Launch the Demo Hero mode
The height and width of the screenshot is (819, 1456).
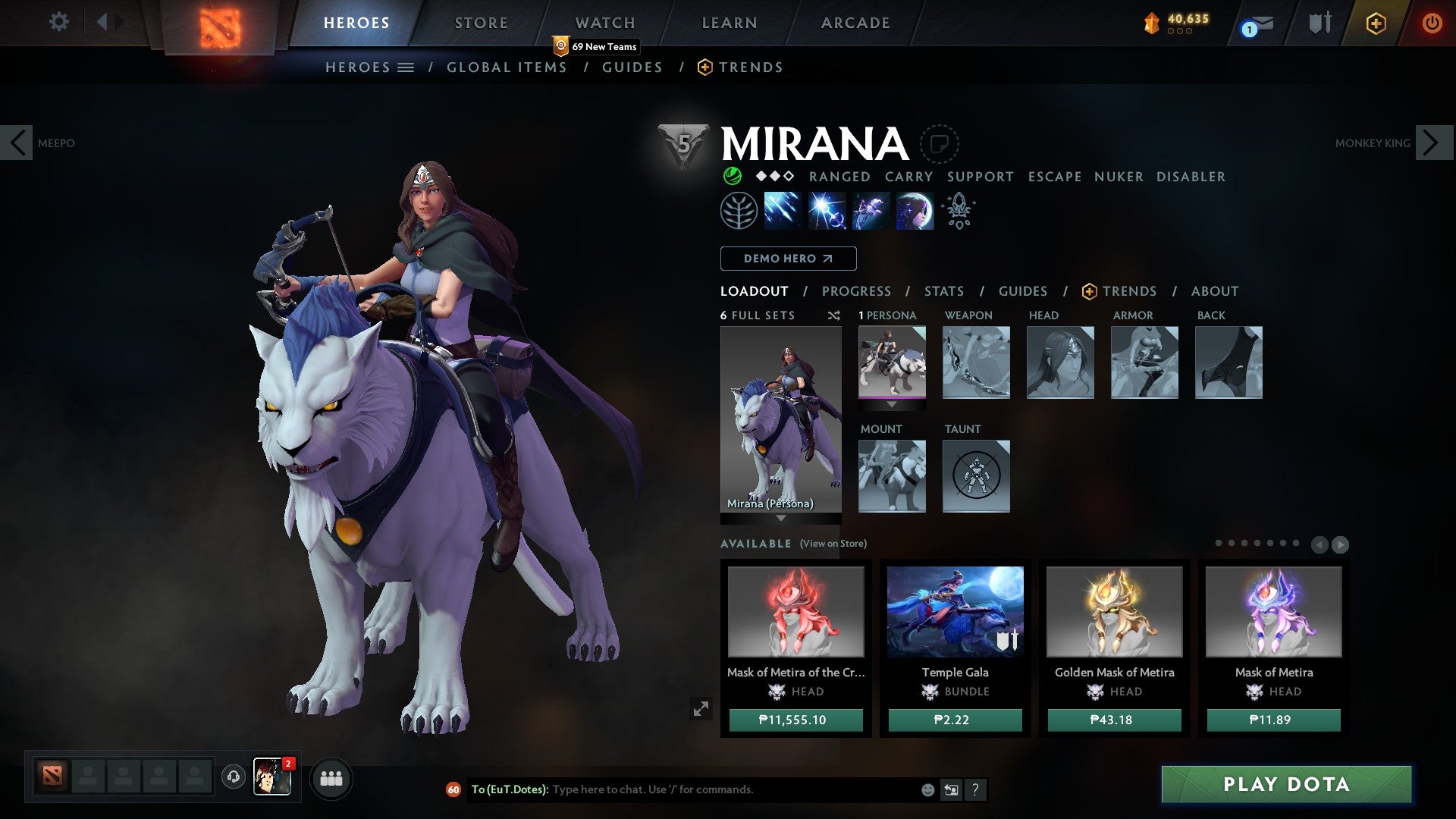pos(788,259)
